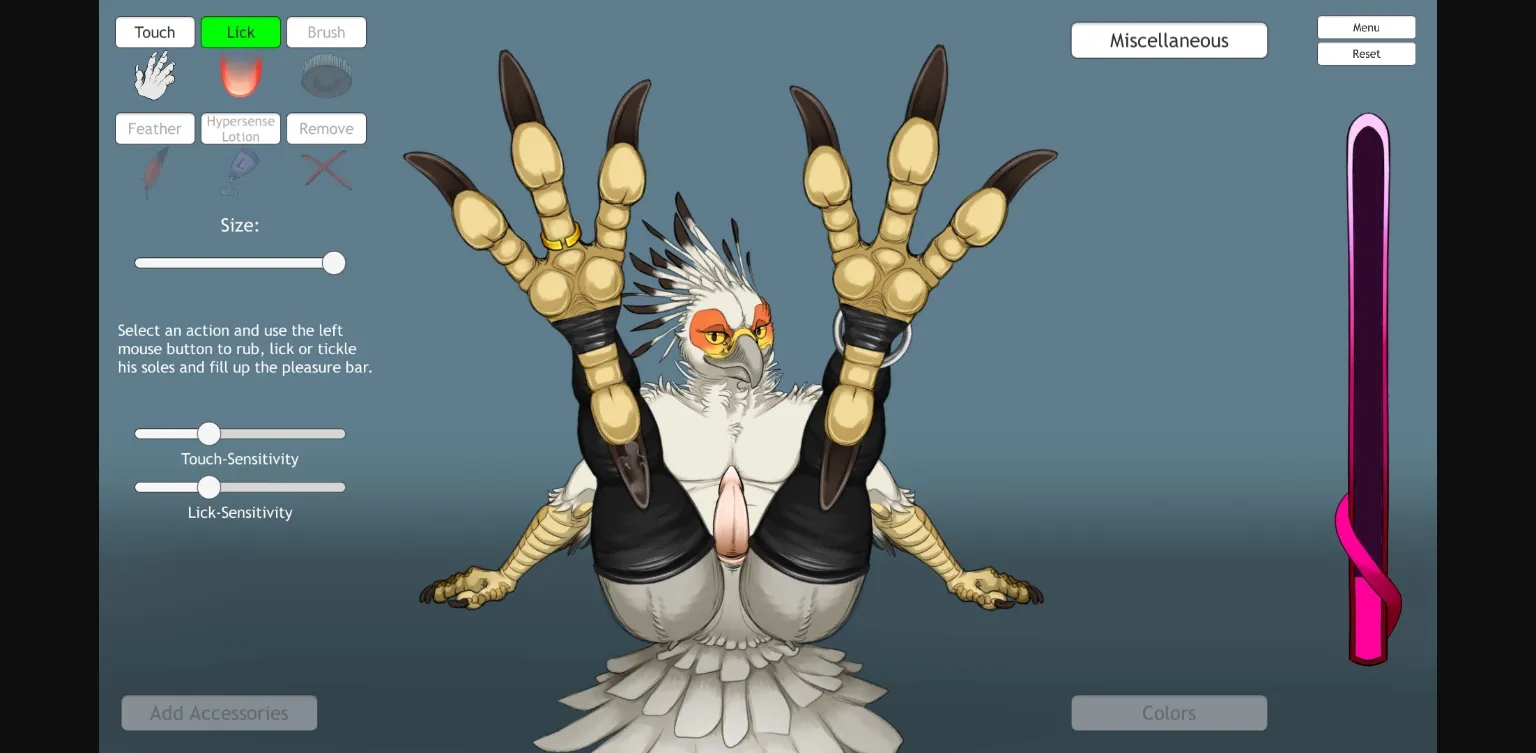Viewport: 1536px width, 753px height.
Task: Enable Lick mode
Action: pyautogui.click(x=240, y=31)
